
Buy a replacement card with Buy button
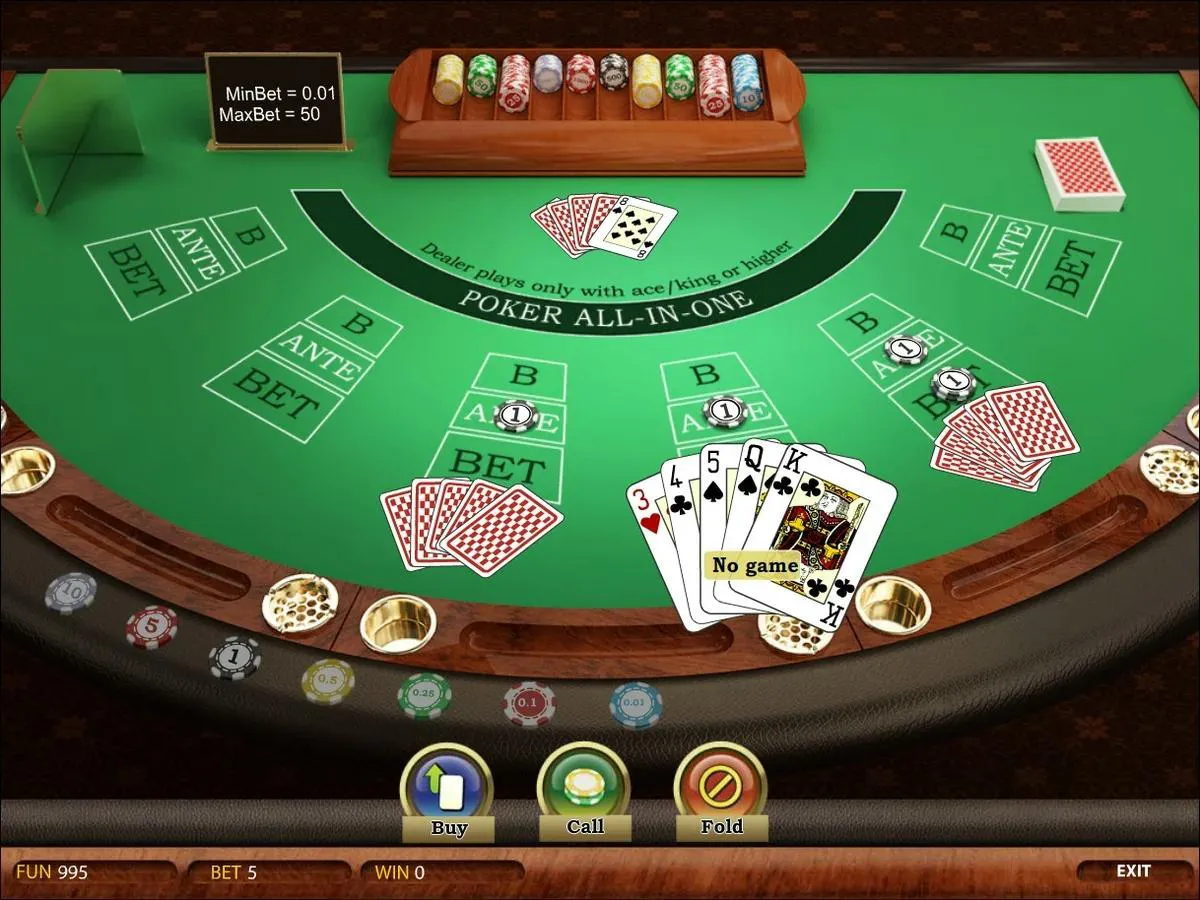click(x=447, y=790)
